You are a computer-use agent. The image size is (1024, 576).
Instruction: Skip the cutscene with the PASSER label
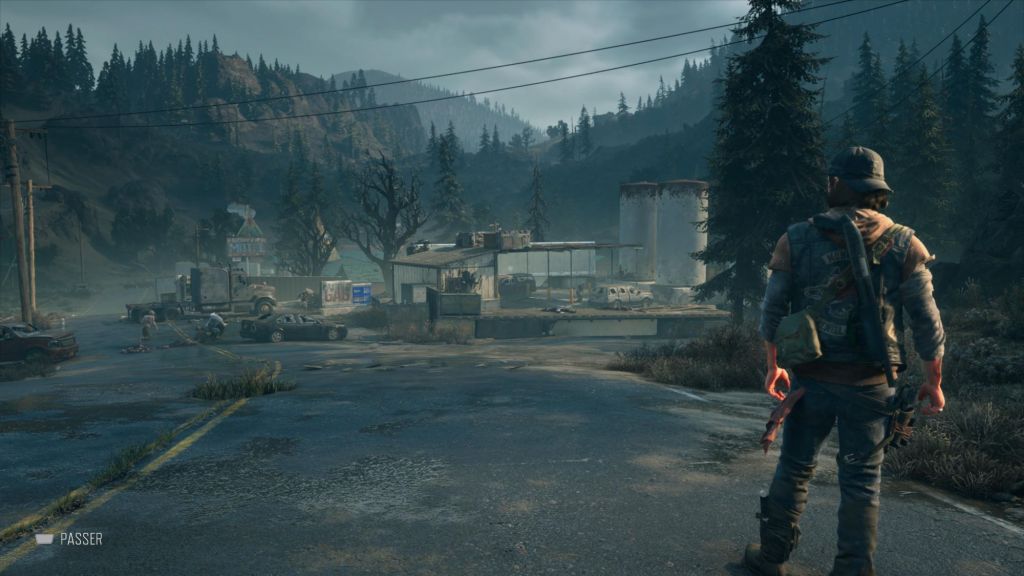point(70,539)
